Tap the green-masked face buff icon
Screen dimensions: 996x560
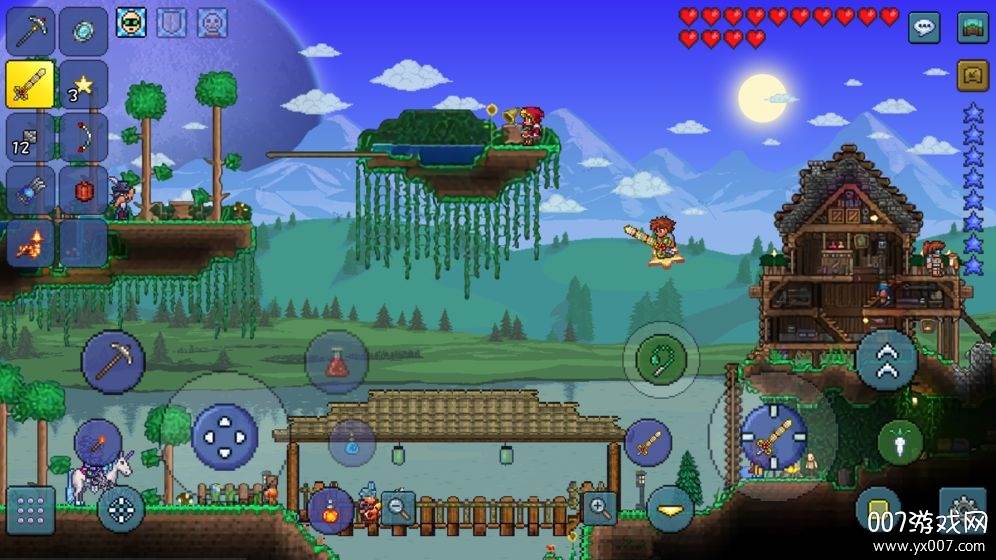coord(131,21)
